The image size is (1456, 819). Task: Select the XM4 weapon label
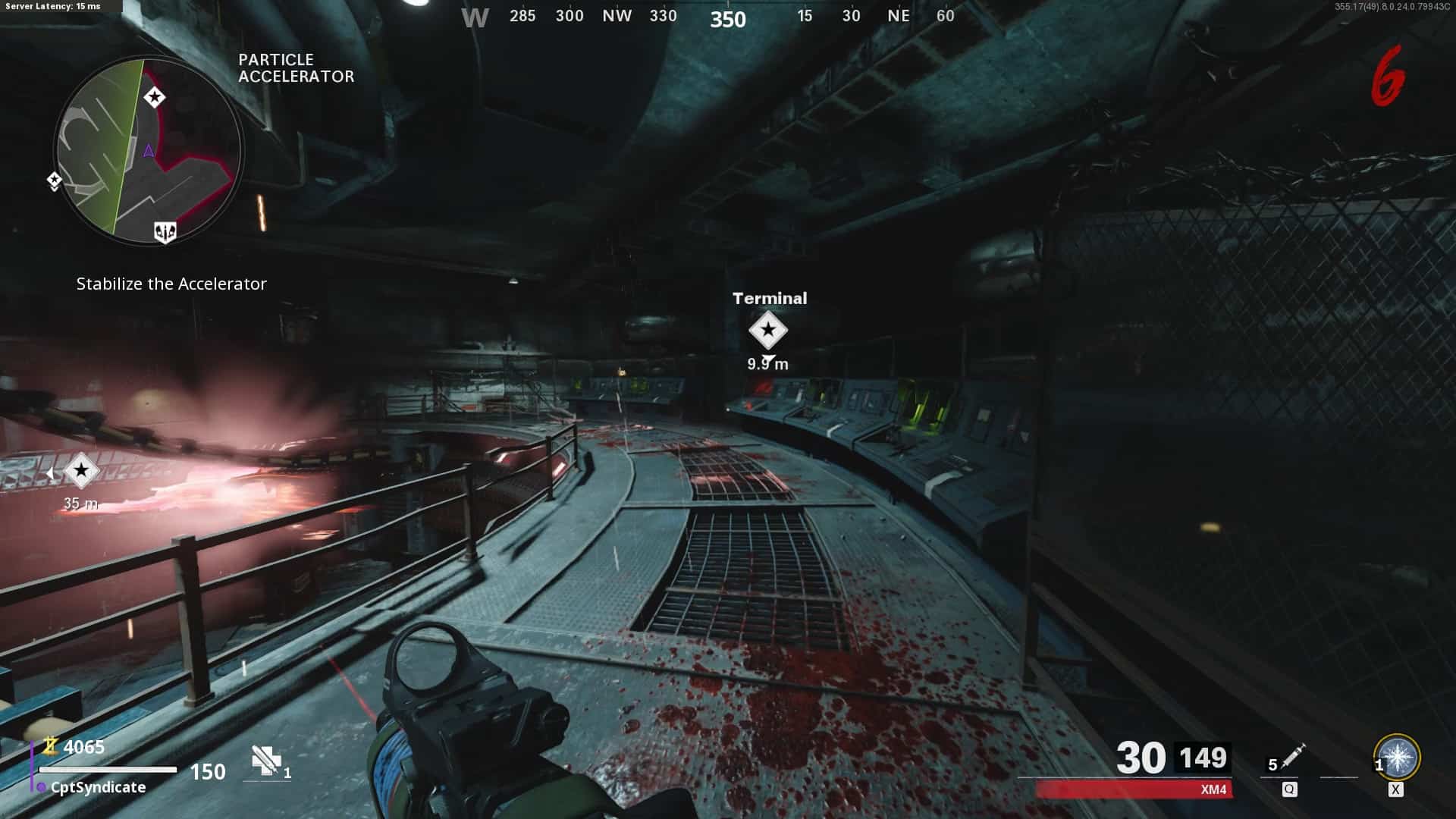click(1213, 789)
